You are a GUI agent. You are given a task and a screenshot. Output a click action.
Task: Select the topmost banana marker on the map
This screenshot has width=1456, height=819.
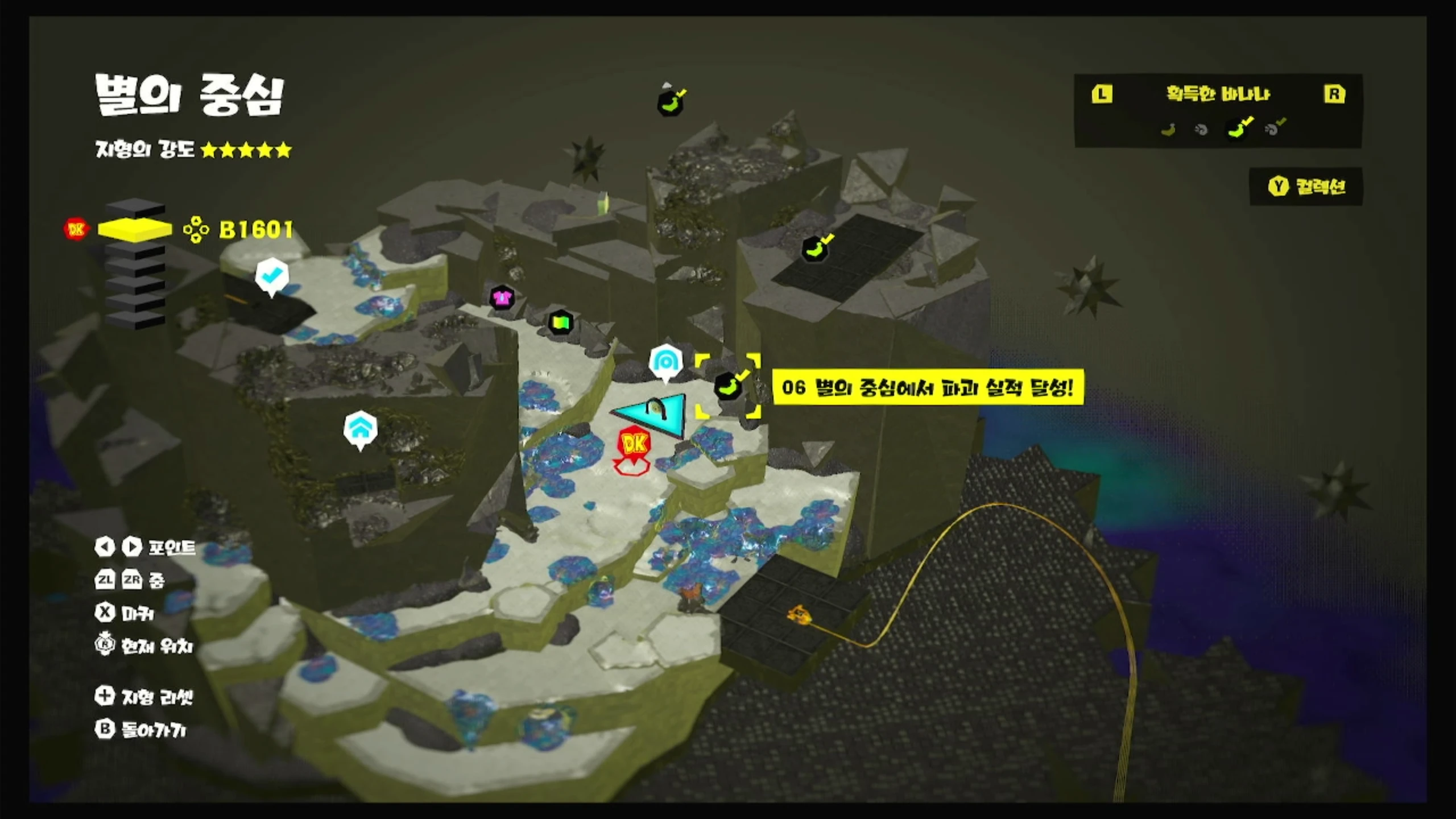671,102
